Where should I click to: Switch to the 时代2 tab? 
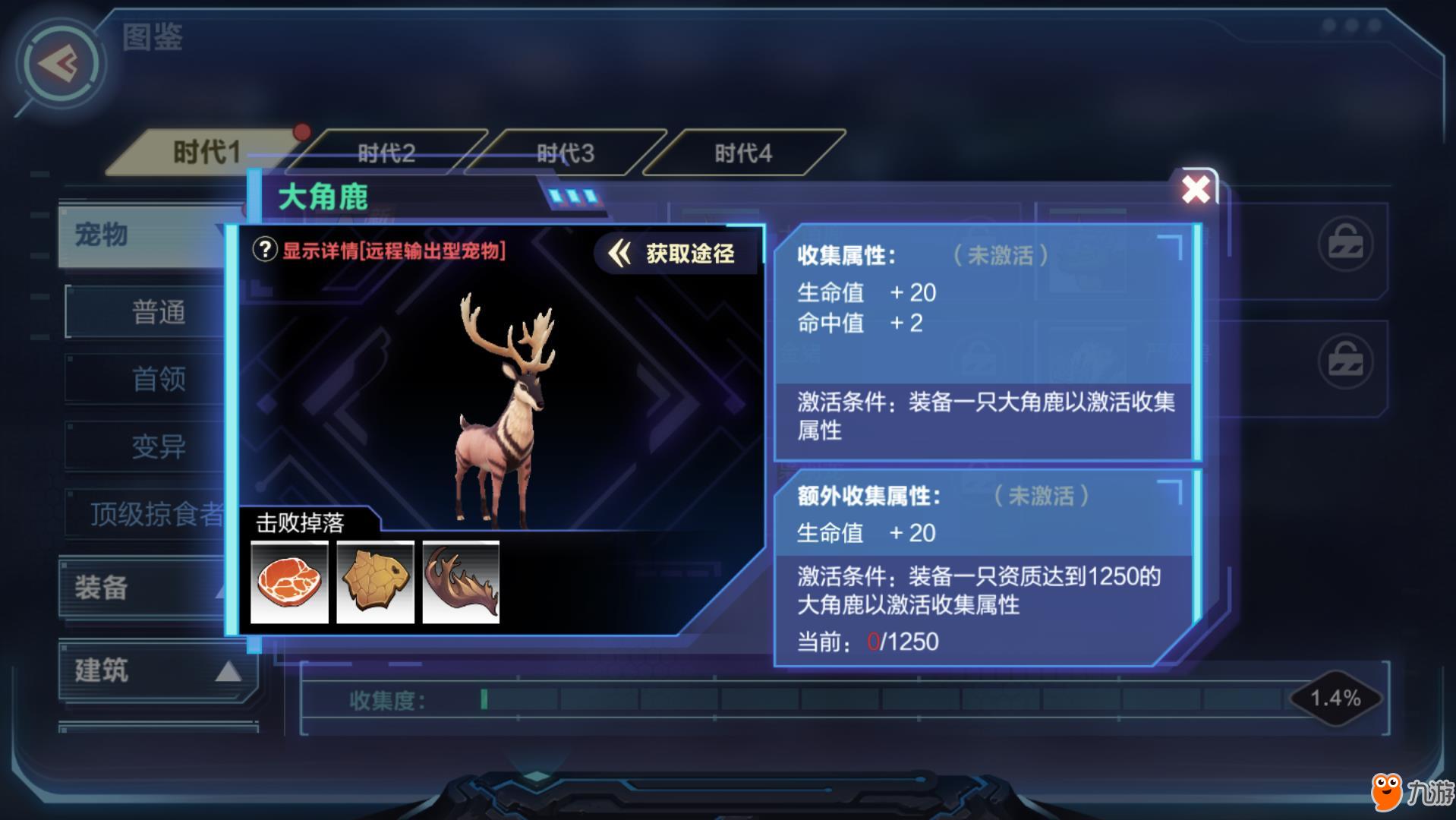(x=386, y=153)
